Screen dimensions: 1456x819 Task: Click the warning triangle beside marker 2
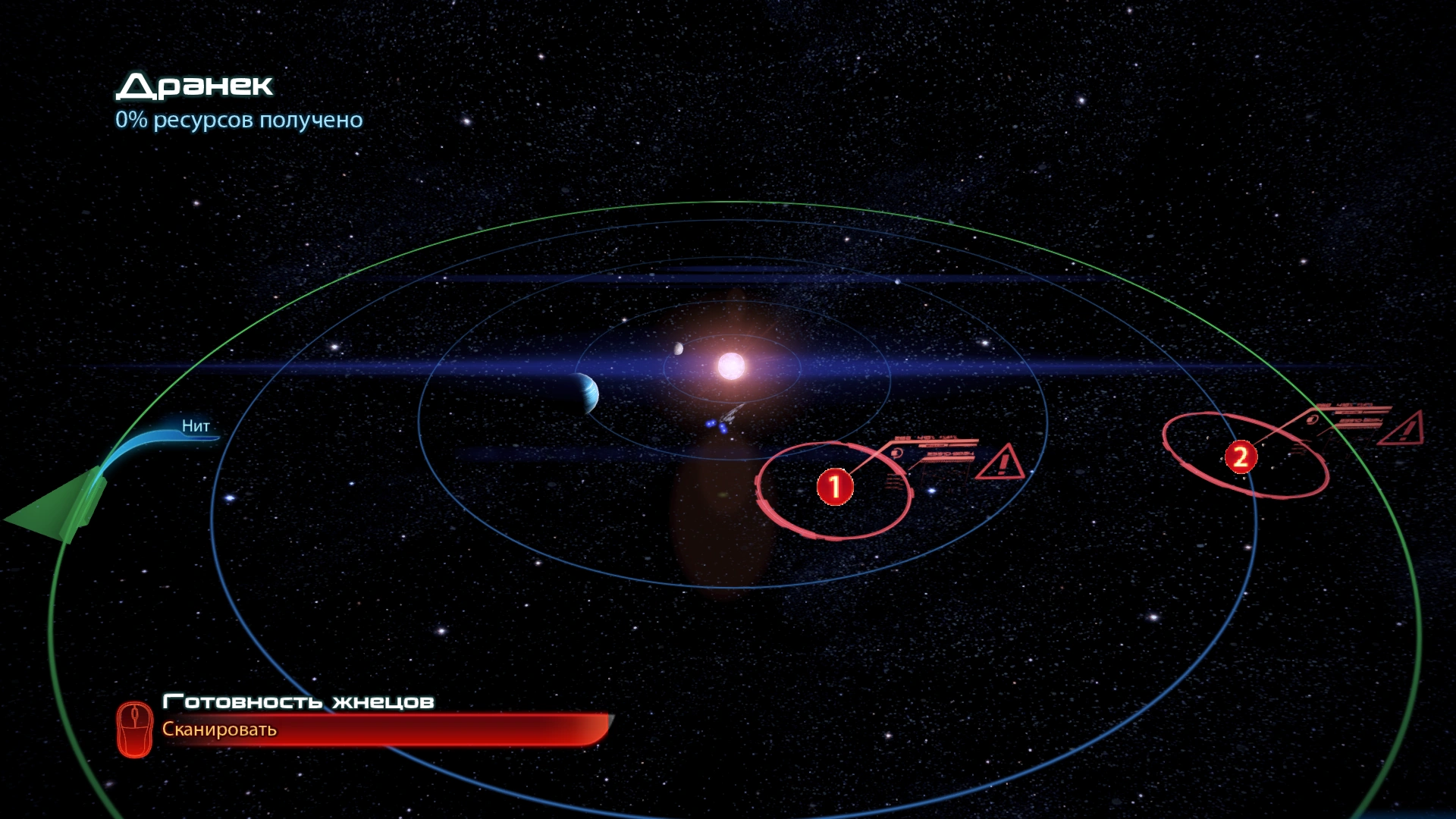pos(1402,428)
